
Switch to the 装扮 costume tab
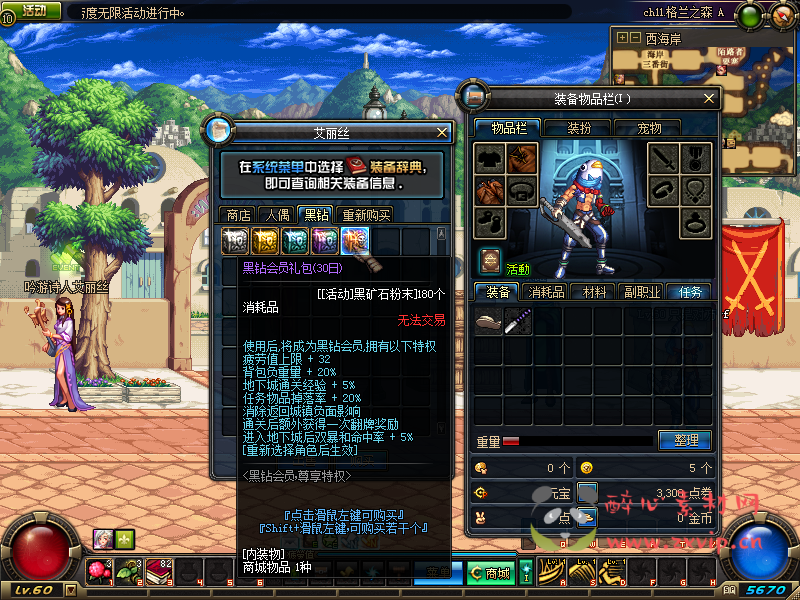tap(580, 128)
